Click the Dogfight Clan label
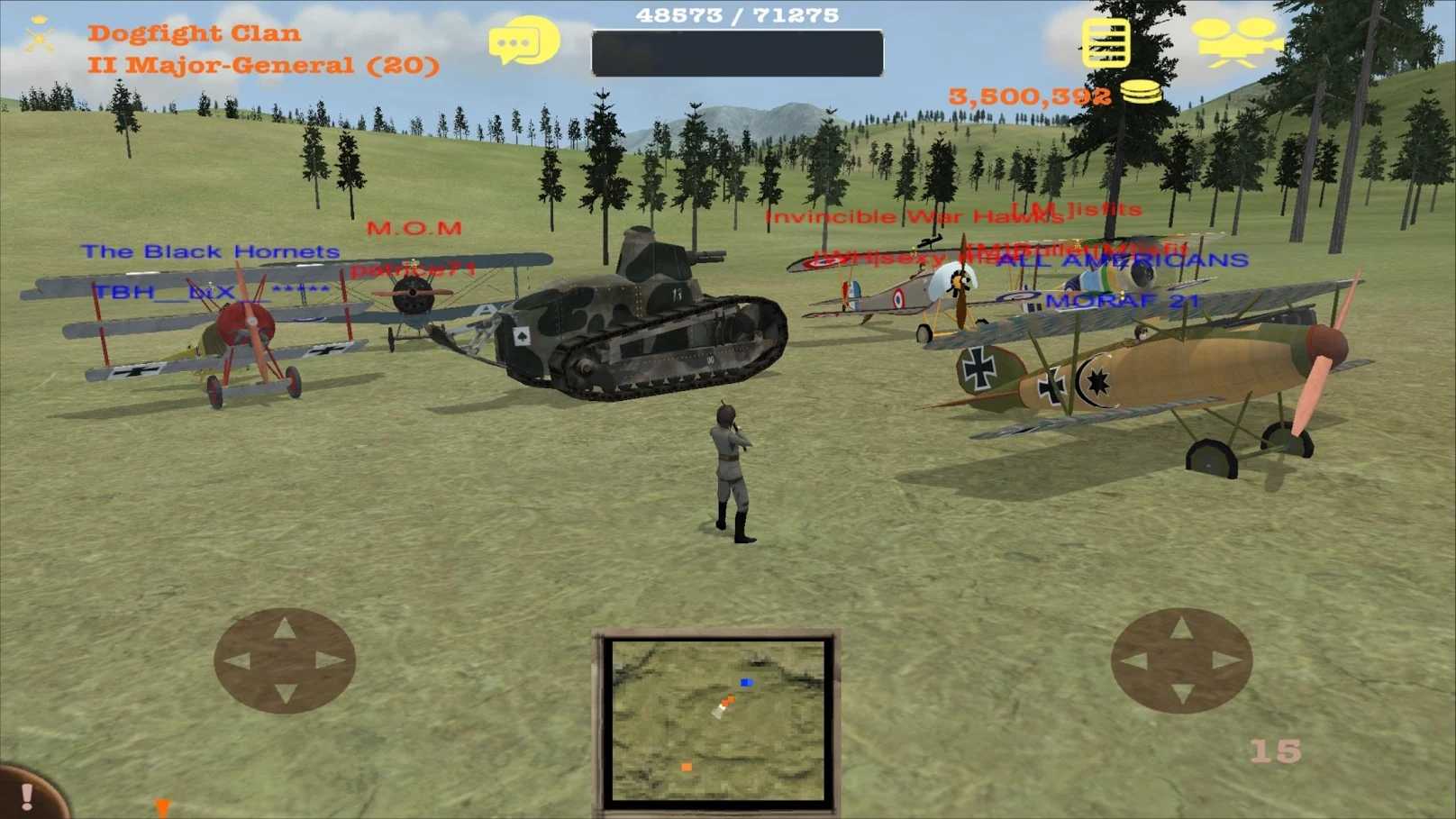Image resolution: width=1456 pixels, height=819 pixels. point(193,32)
